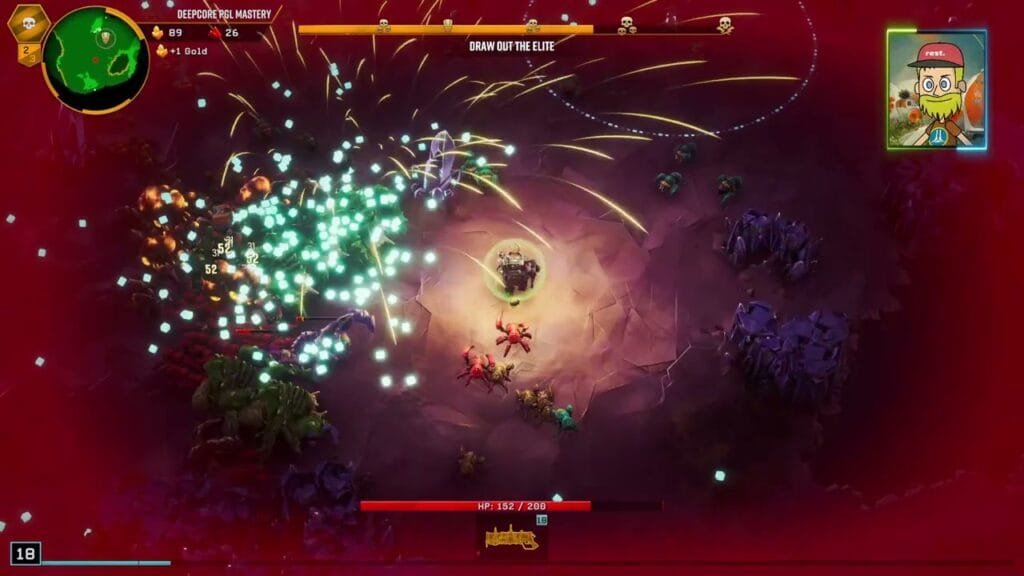The image size is (1024, 576).
Task: Click the "Draw Out The Elite" objective
Action: click(x=512, y=46)
